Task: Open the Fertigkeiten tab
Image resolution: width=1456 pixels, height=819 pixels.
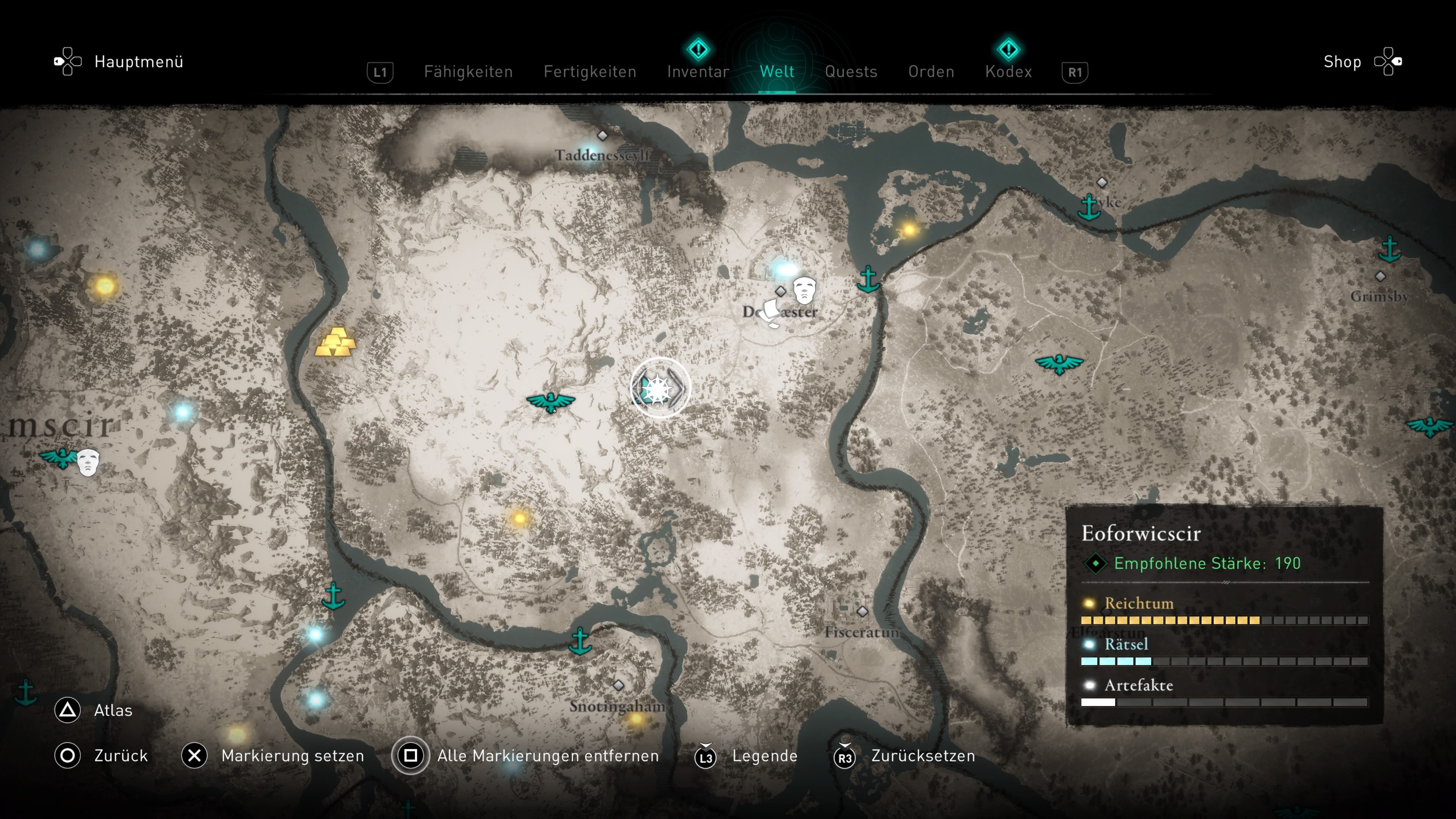Action: coord(590,72)
